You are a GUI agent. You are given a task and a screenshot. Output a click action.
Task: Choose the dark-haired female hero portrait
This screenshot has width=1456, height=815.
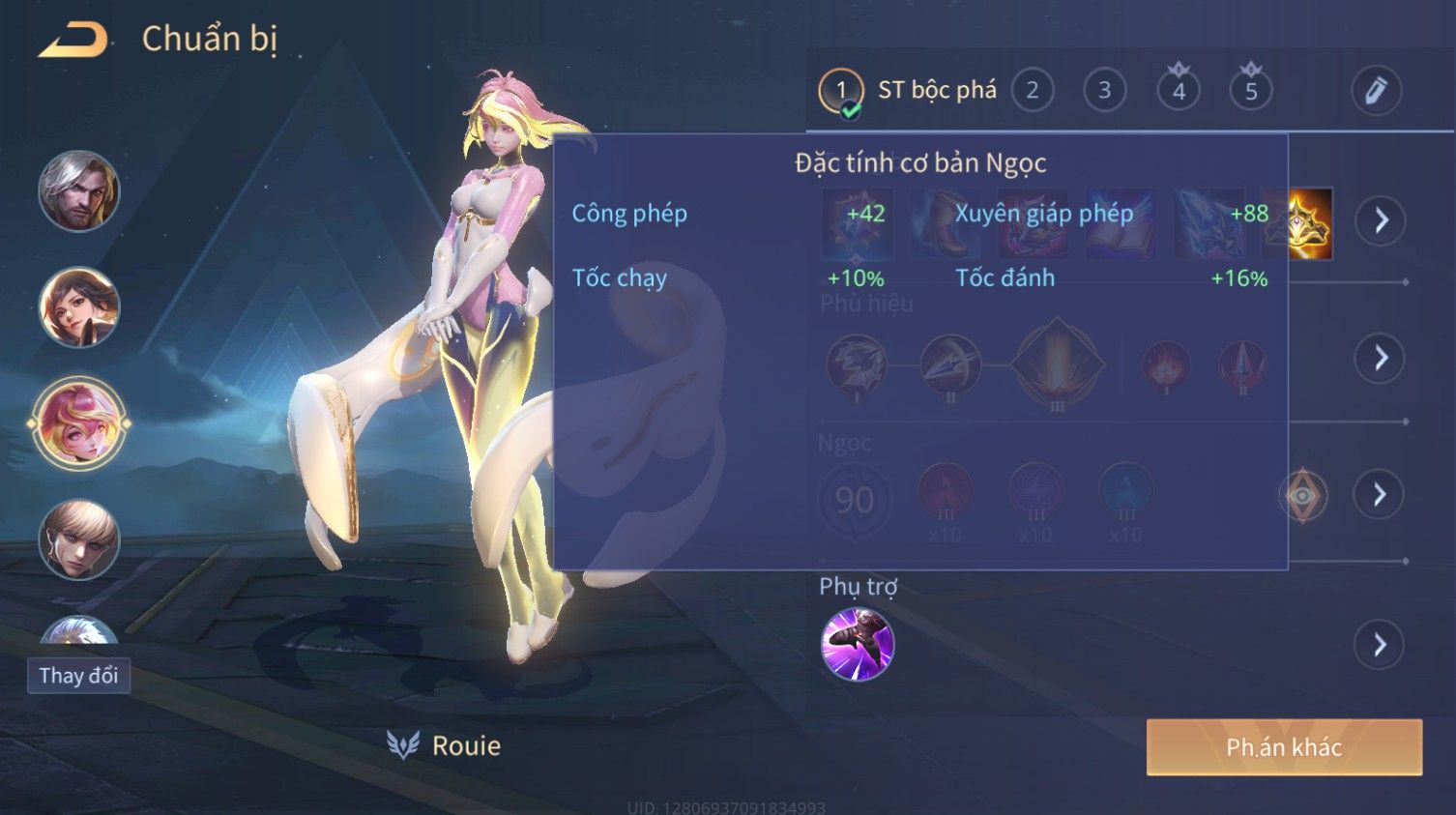point(79,307)
